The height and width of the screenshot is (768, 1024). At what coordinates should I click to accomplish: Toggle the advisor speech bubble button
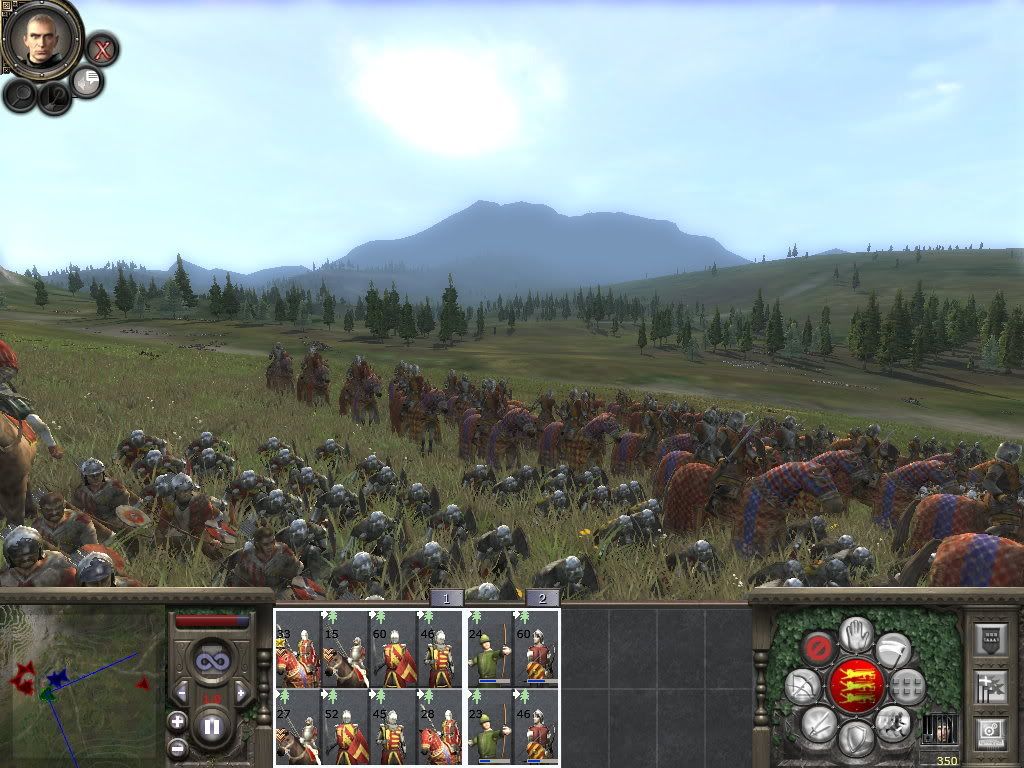coord(88,81)
